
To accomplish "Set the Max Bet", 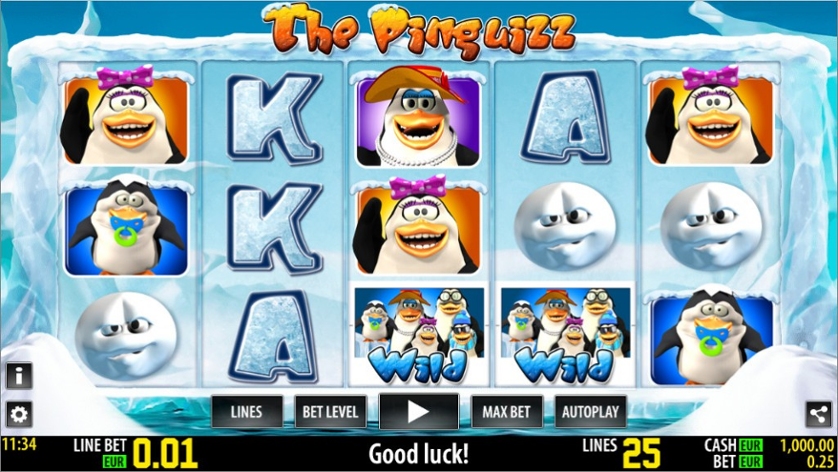I will coord(506,411).
